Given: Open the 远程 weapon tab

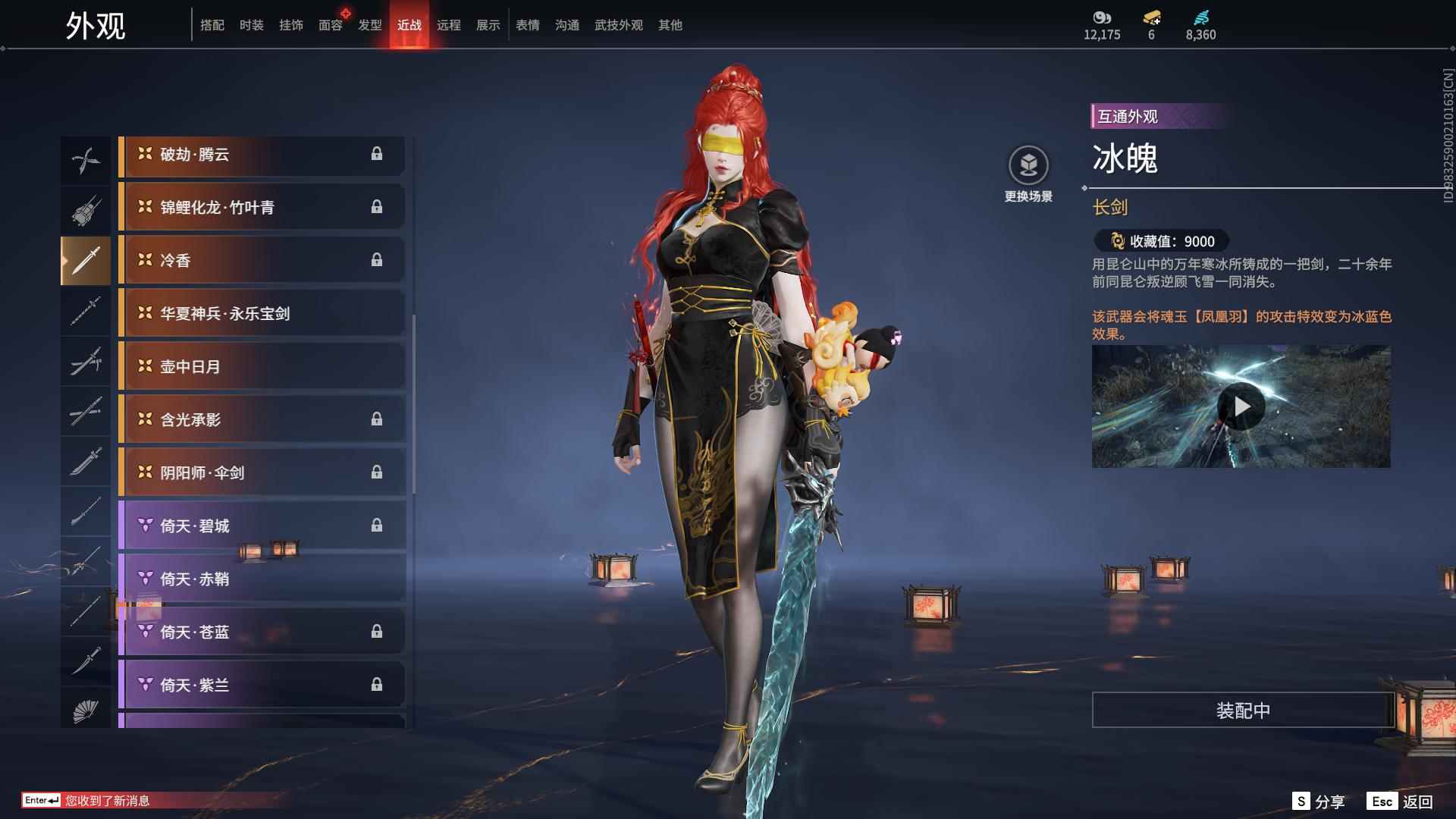Looking at the screenshot, I should click(449, 25).
